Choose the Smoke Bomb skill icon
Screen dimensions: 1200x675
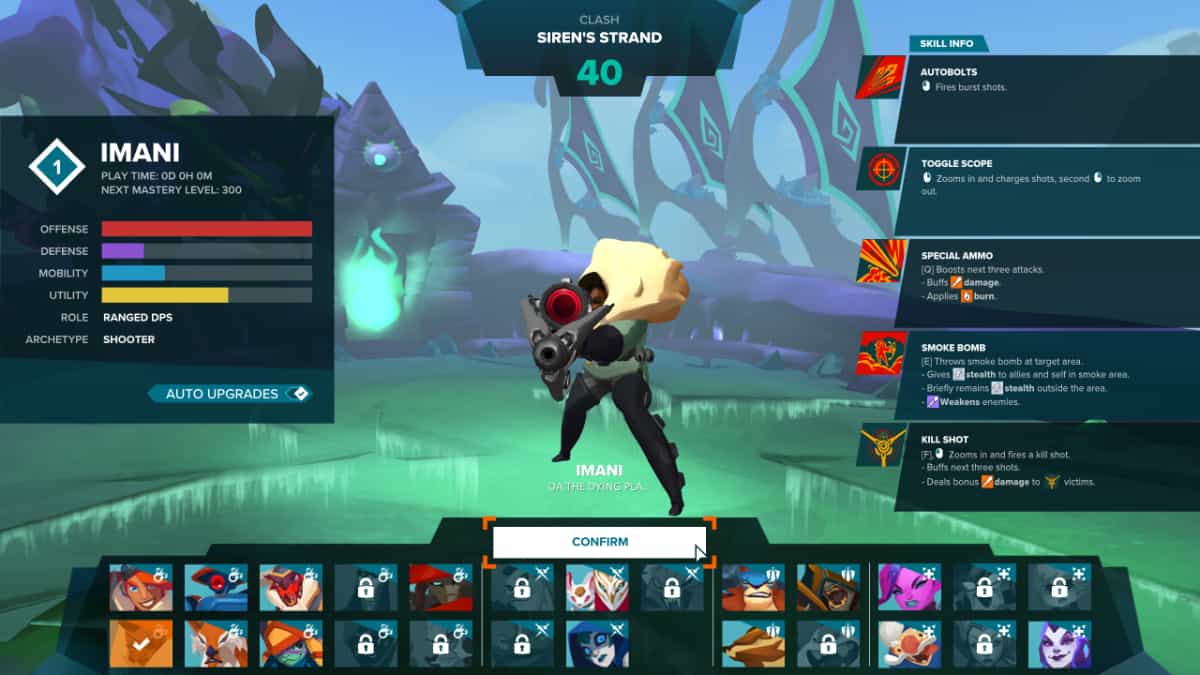(x=881, y=353)
